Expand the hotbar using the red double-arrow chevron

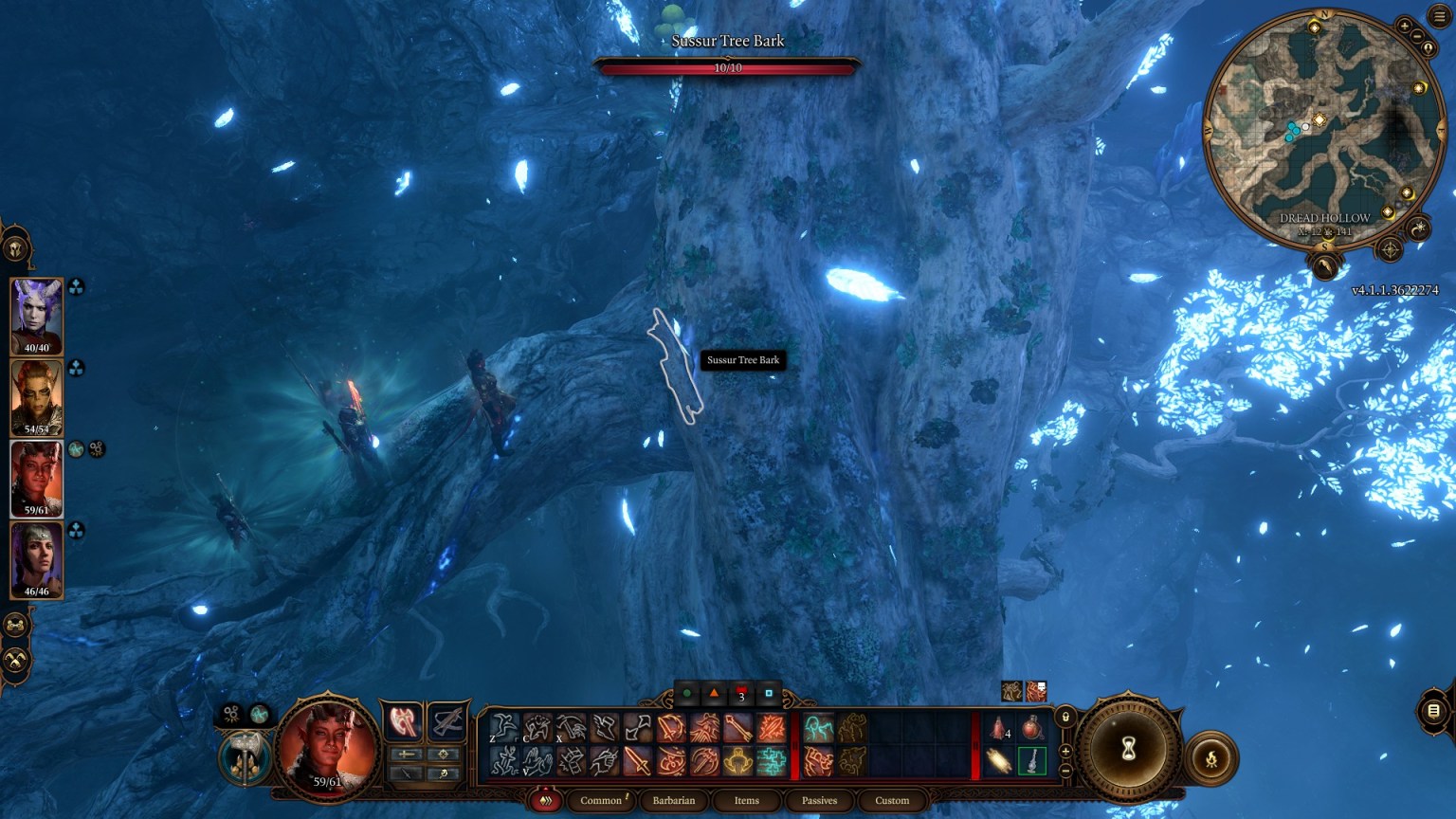click(x=547, y=800)
